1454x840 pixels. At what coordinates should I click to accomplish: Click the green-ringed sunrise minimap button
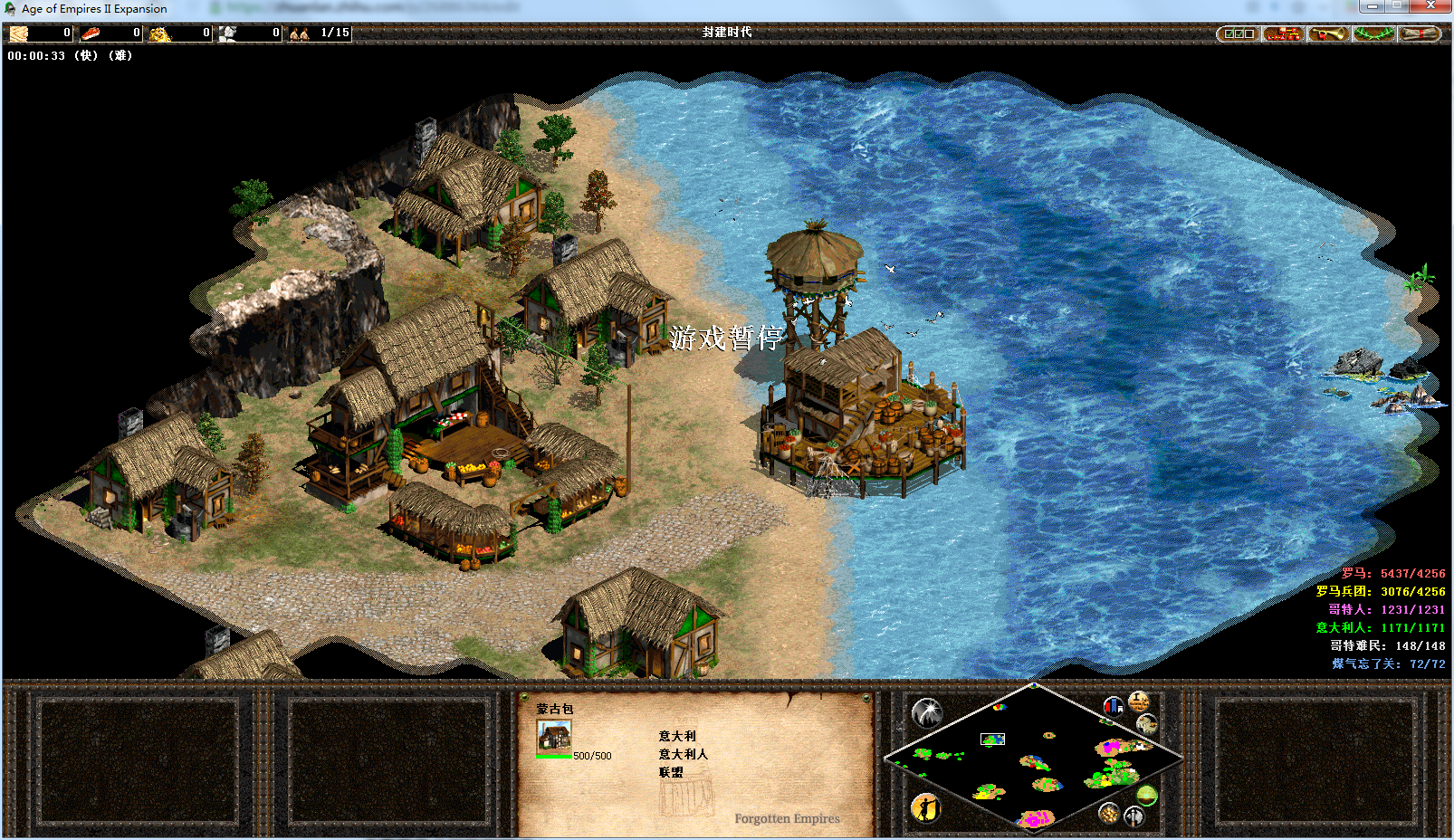pyautogui.click(x=1147, y=795)
